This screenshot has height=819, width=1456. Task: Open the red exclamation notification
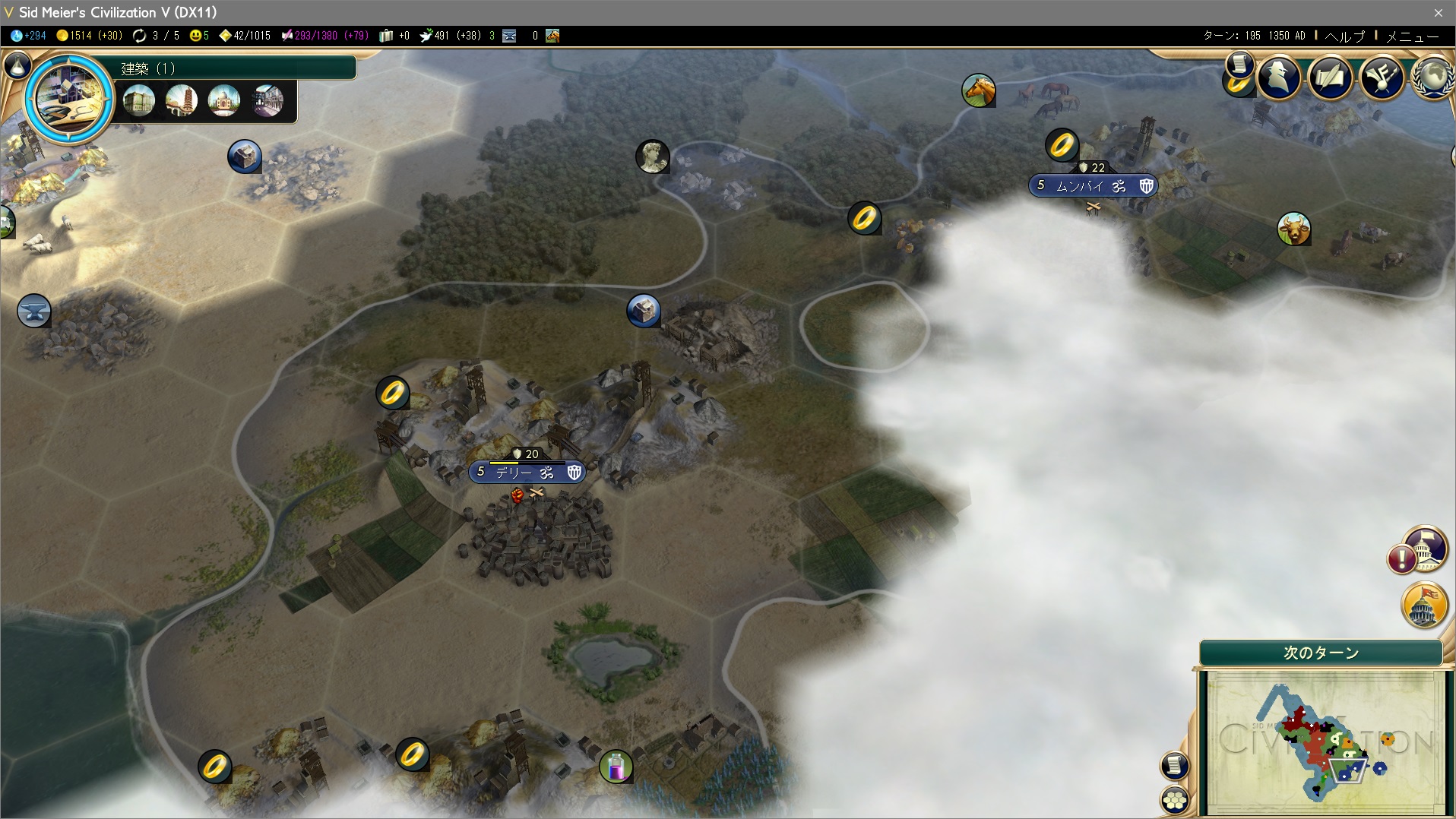click(x=1401, y=559)
